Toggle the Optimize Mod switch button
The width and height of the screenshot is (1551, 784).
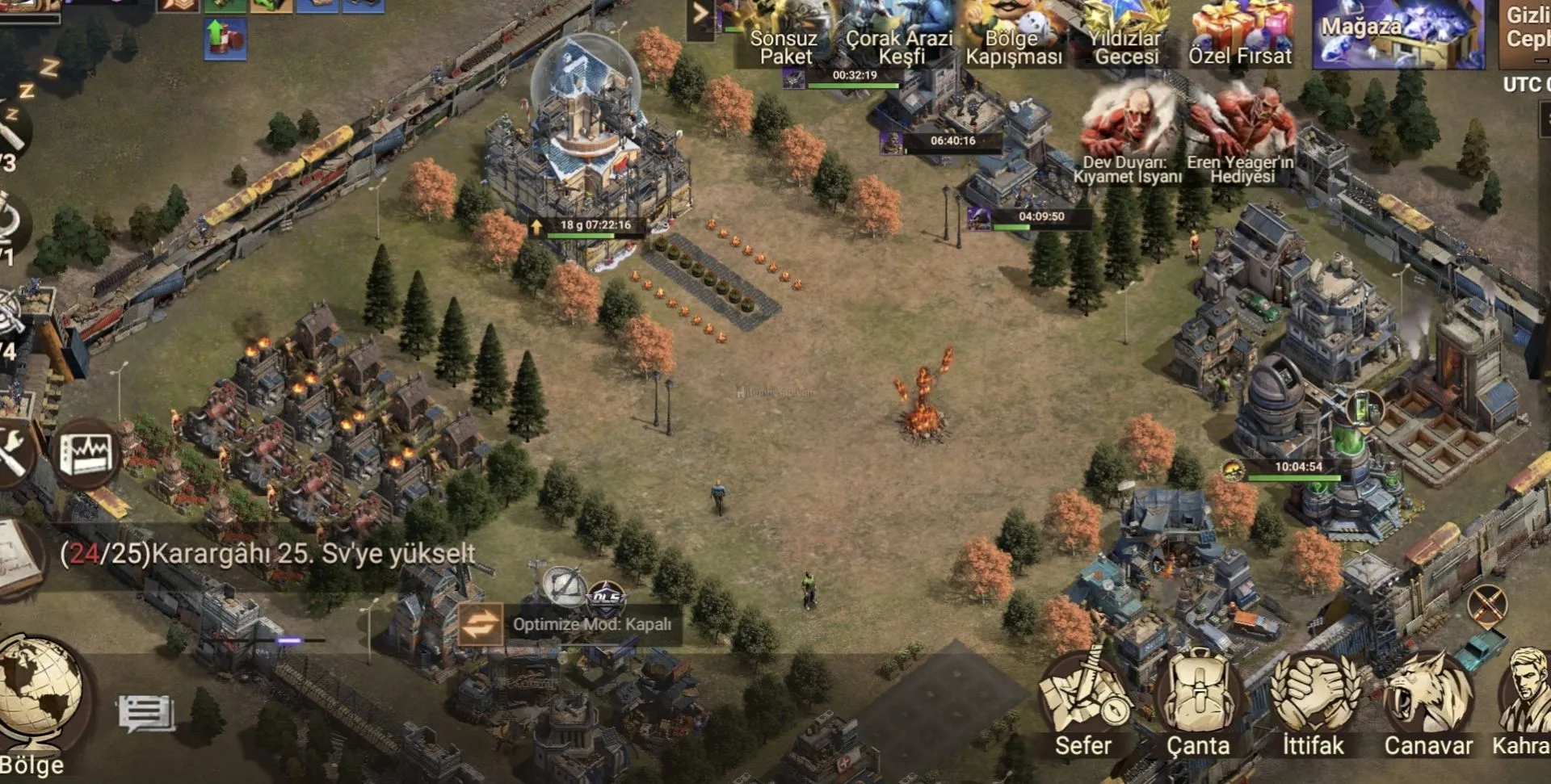click(x=480, y=624)
